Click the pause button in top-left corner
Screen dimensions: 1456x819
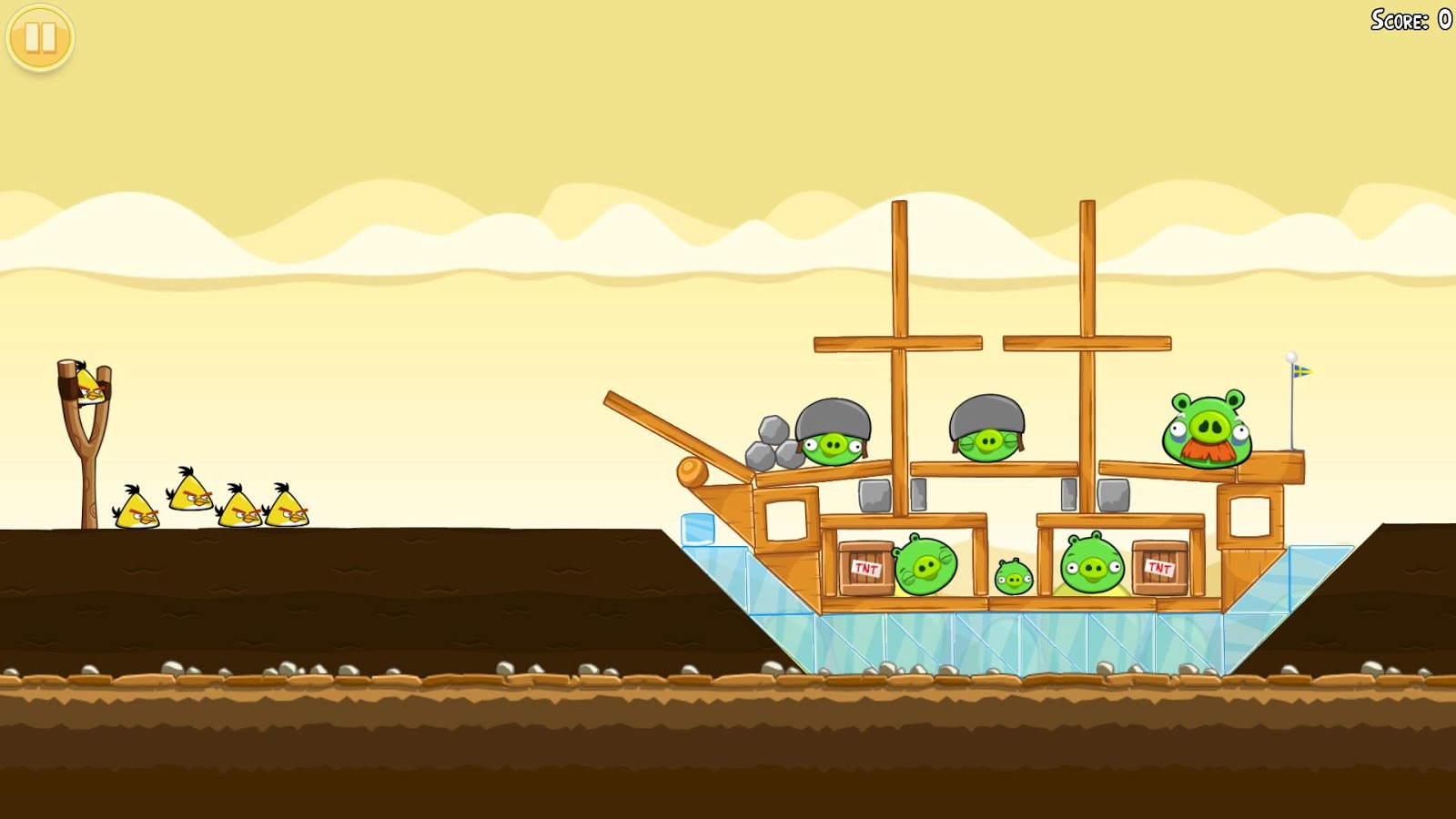tap(38, 38)
